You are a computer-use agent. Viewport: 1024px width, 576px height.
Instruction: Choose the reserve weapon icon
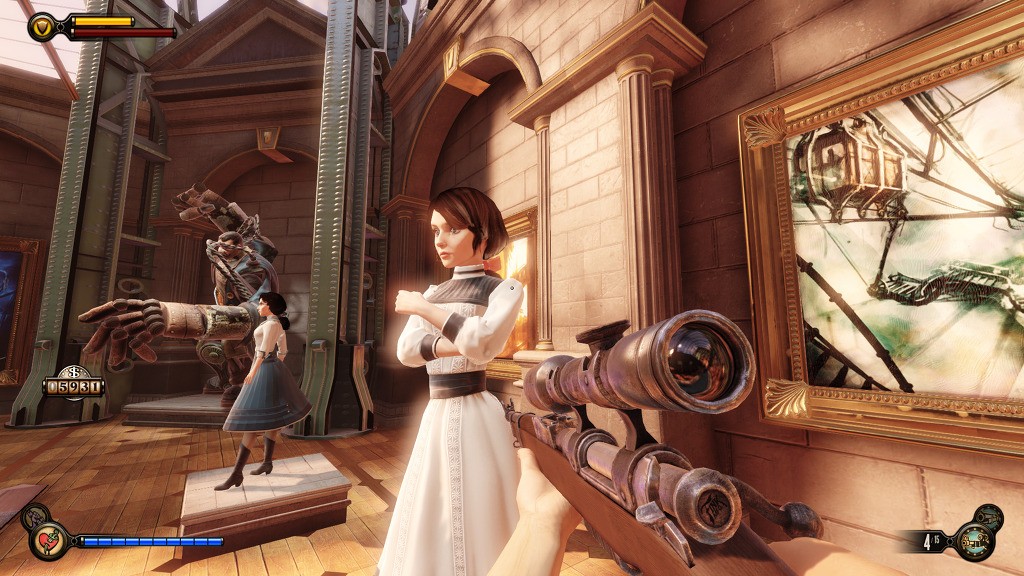coord(990,516)
